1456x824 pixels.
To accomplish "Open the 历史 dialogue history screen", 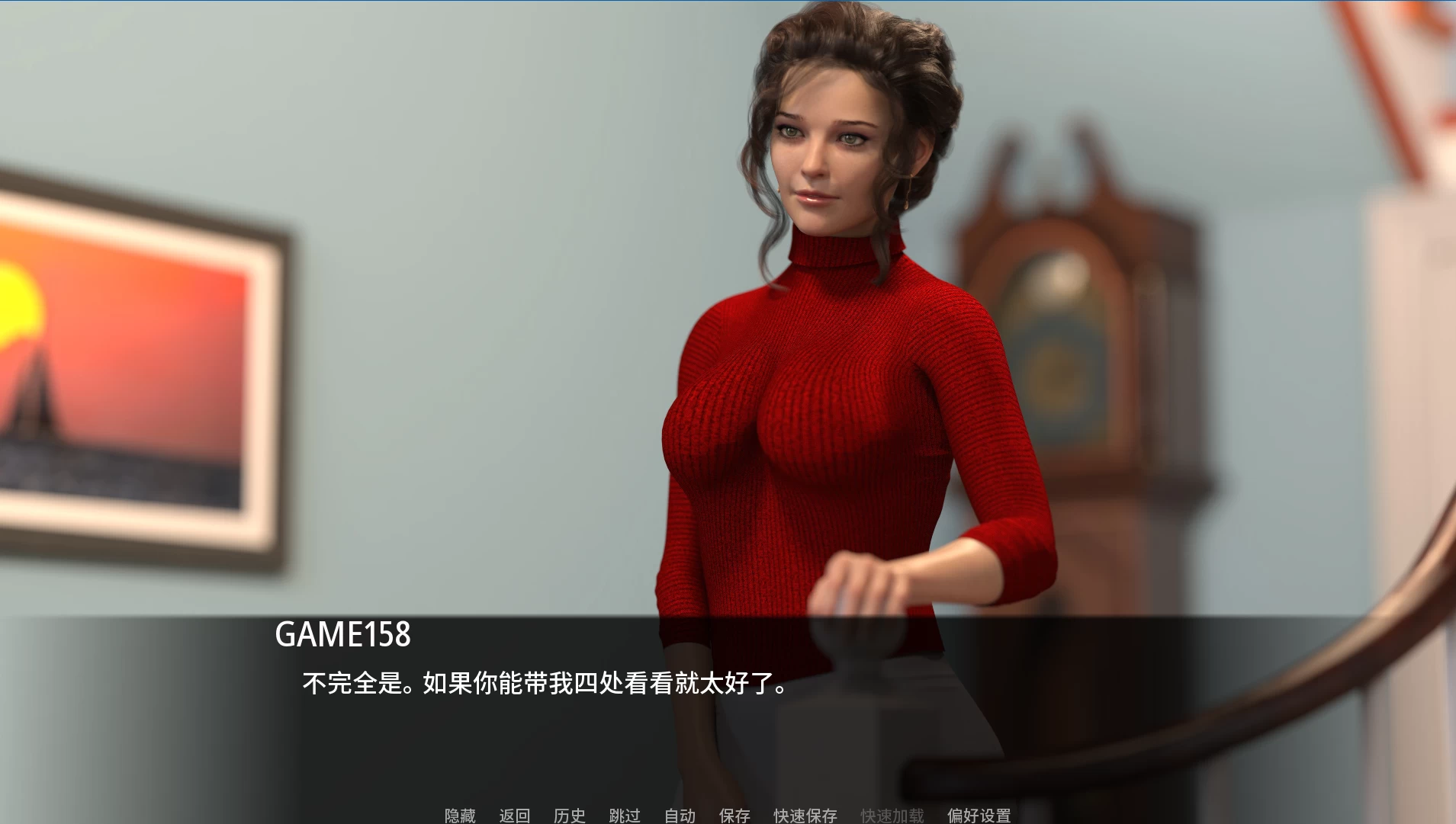I will point(571,815).
